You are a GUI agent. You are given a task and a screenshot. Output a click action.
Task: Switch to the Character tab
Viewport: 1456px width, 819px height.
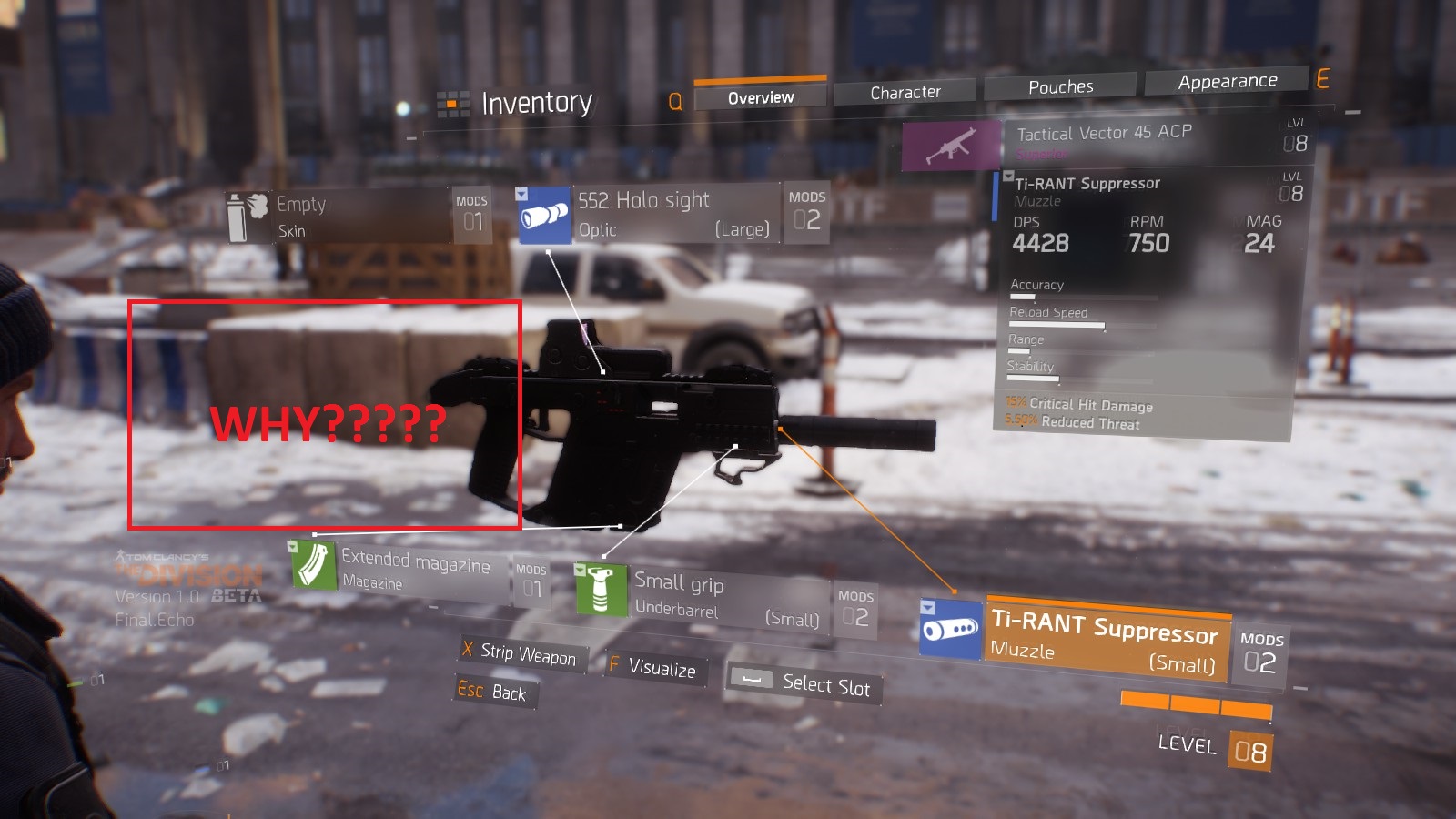906,91
